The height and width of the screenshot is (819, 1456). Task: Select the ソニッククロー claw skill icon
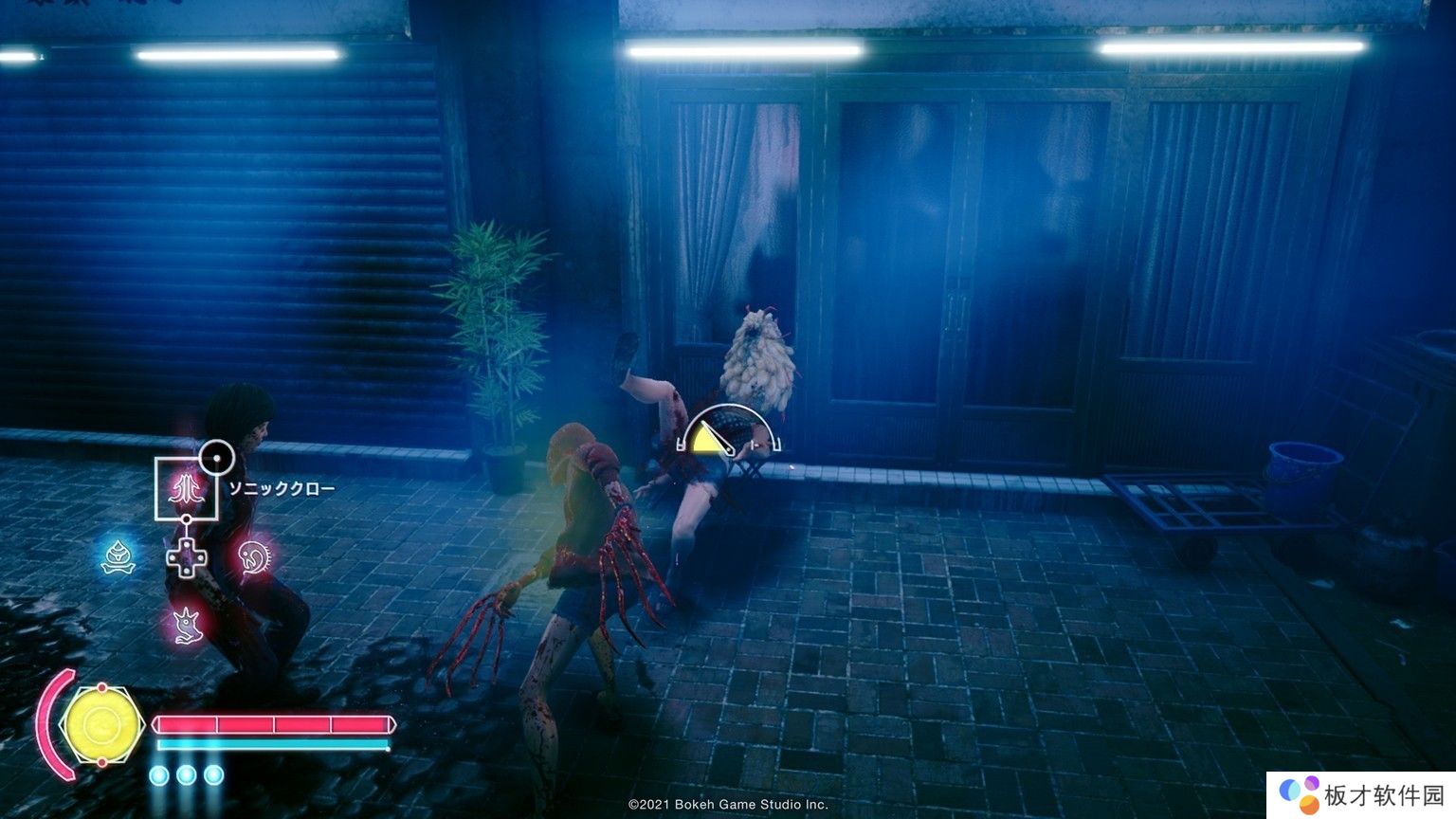coord(187,489)
